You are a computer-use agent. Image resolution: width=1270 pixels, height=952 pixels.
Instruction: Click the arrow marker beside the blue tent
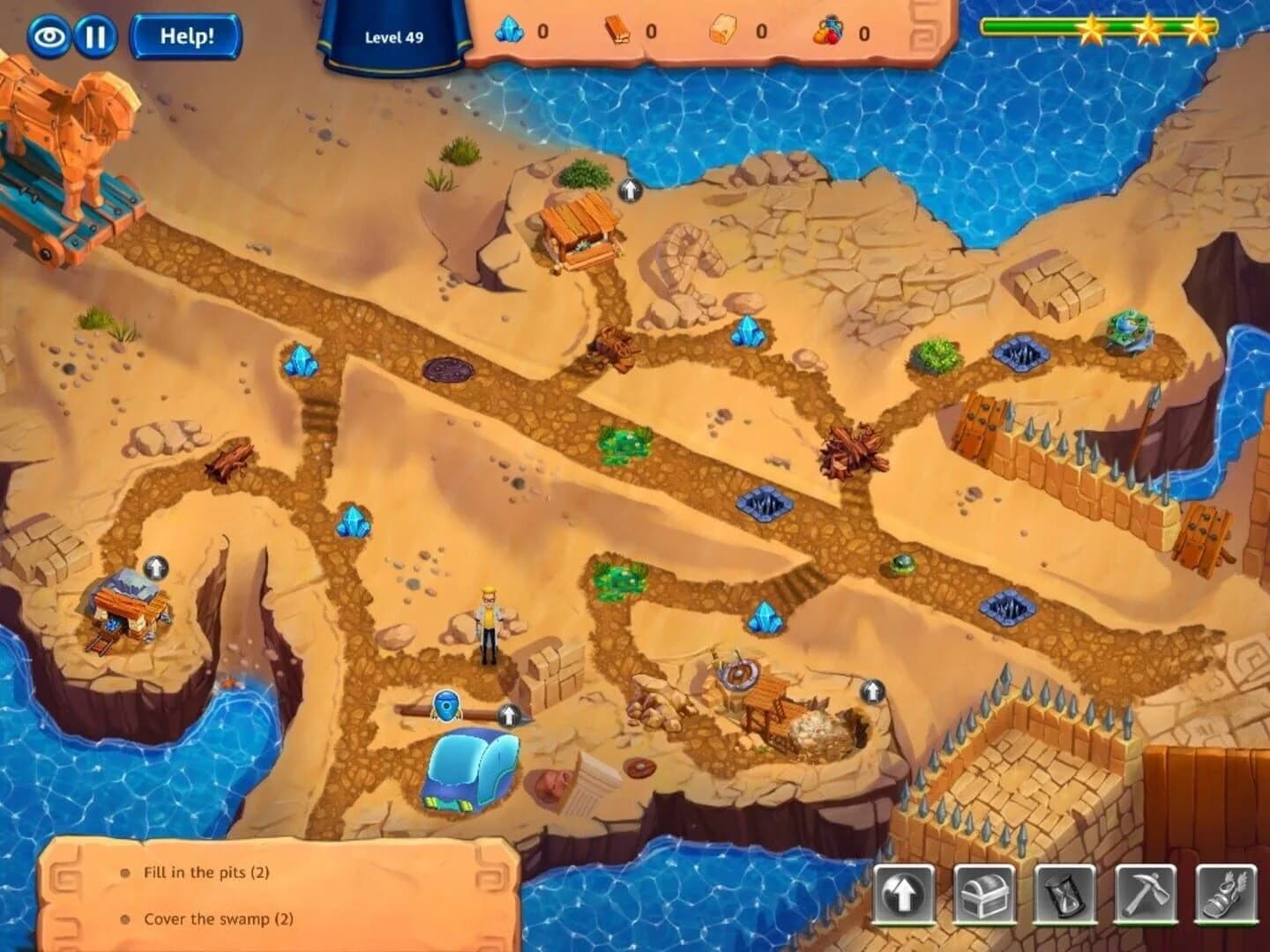coord(508,714)
